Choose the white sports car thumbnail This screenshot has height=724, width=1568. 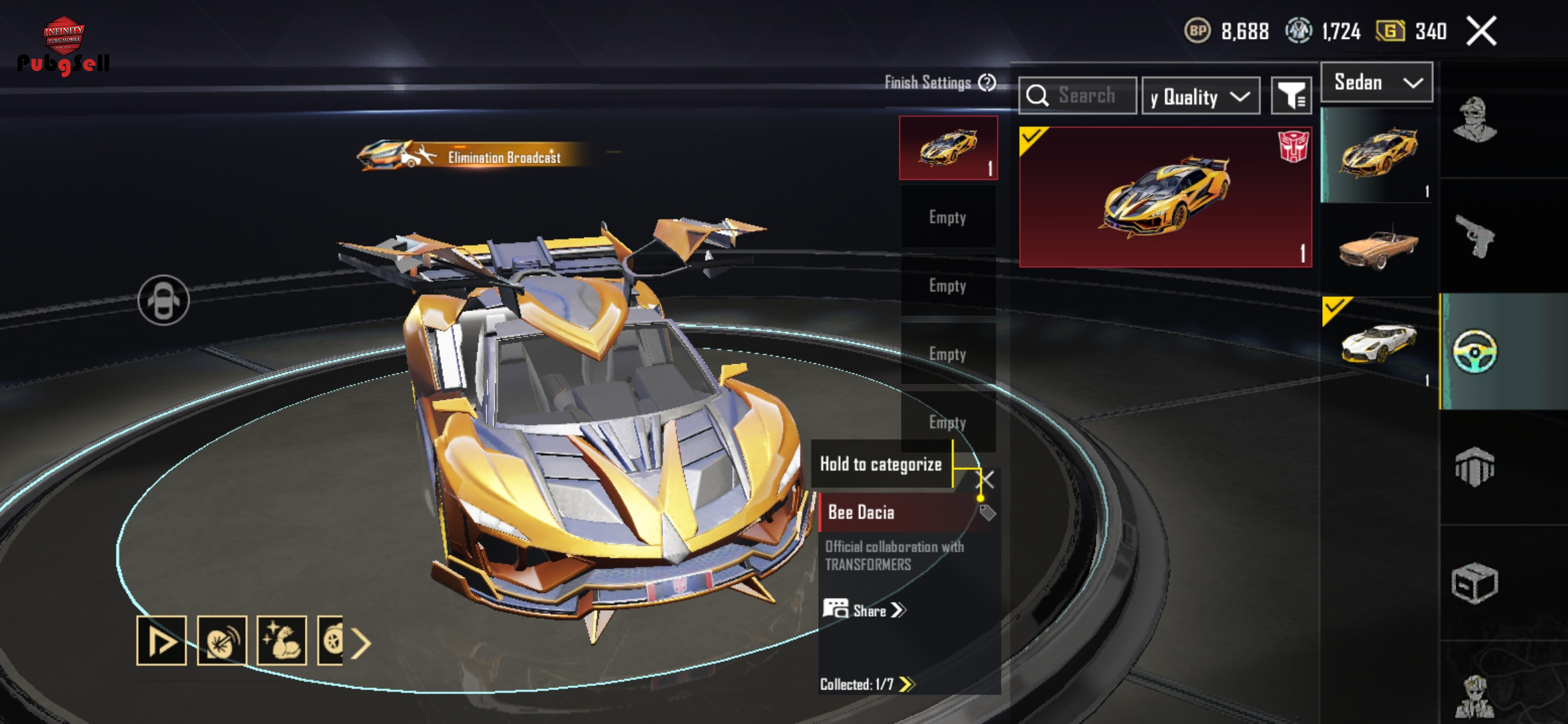coord(1378,343)
